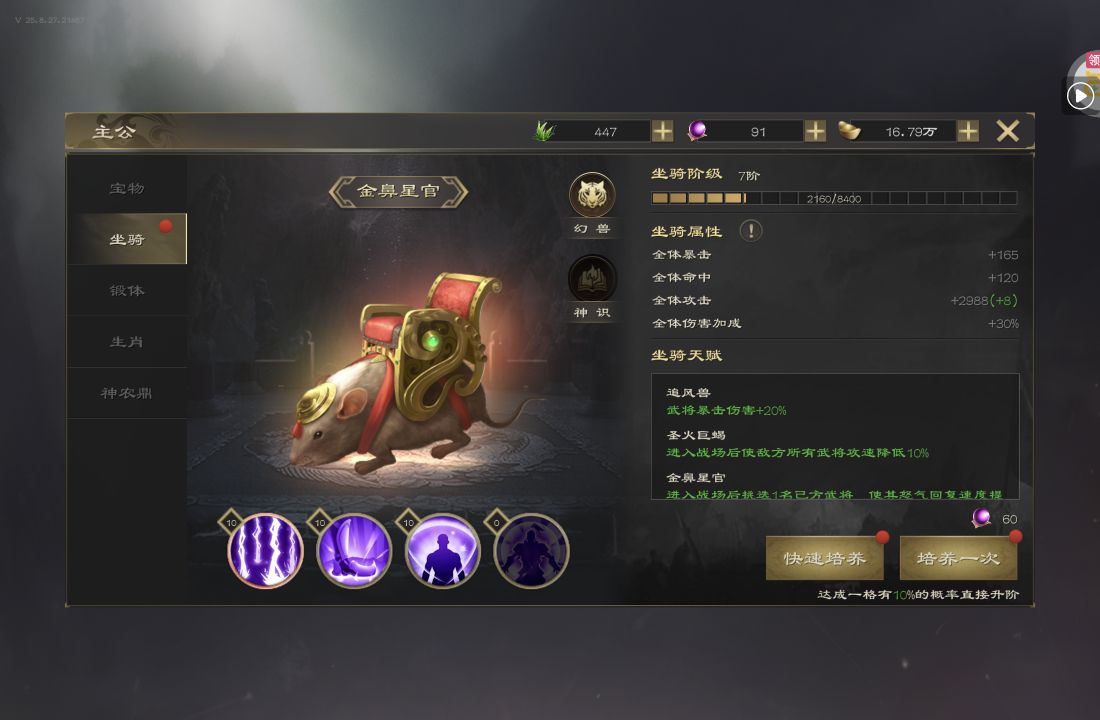Screen dimensions: 1100x720
Task: Switch to the 宝物 tab
Action: pos(127,188)
